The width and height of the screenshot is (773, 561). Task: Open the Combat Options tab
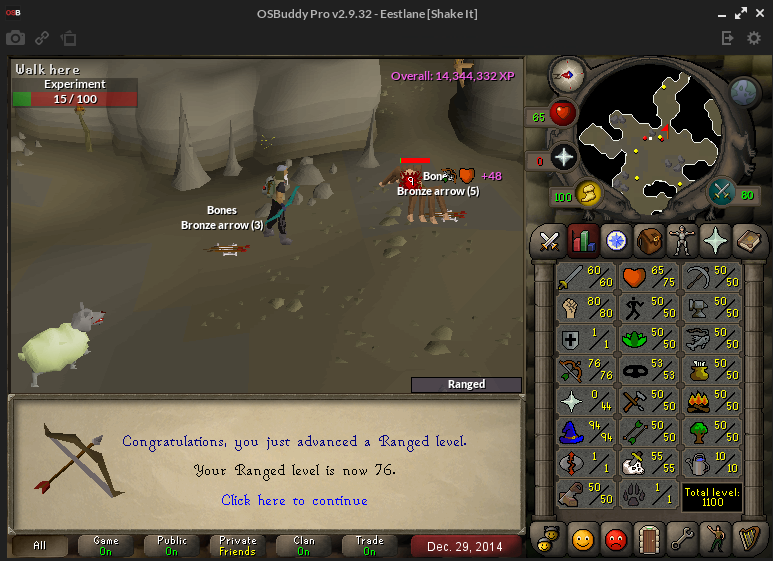pos(549,240)
